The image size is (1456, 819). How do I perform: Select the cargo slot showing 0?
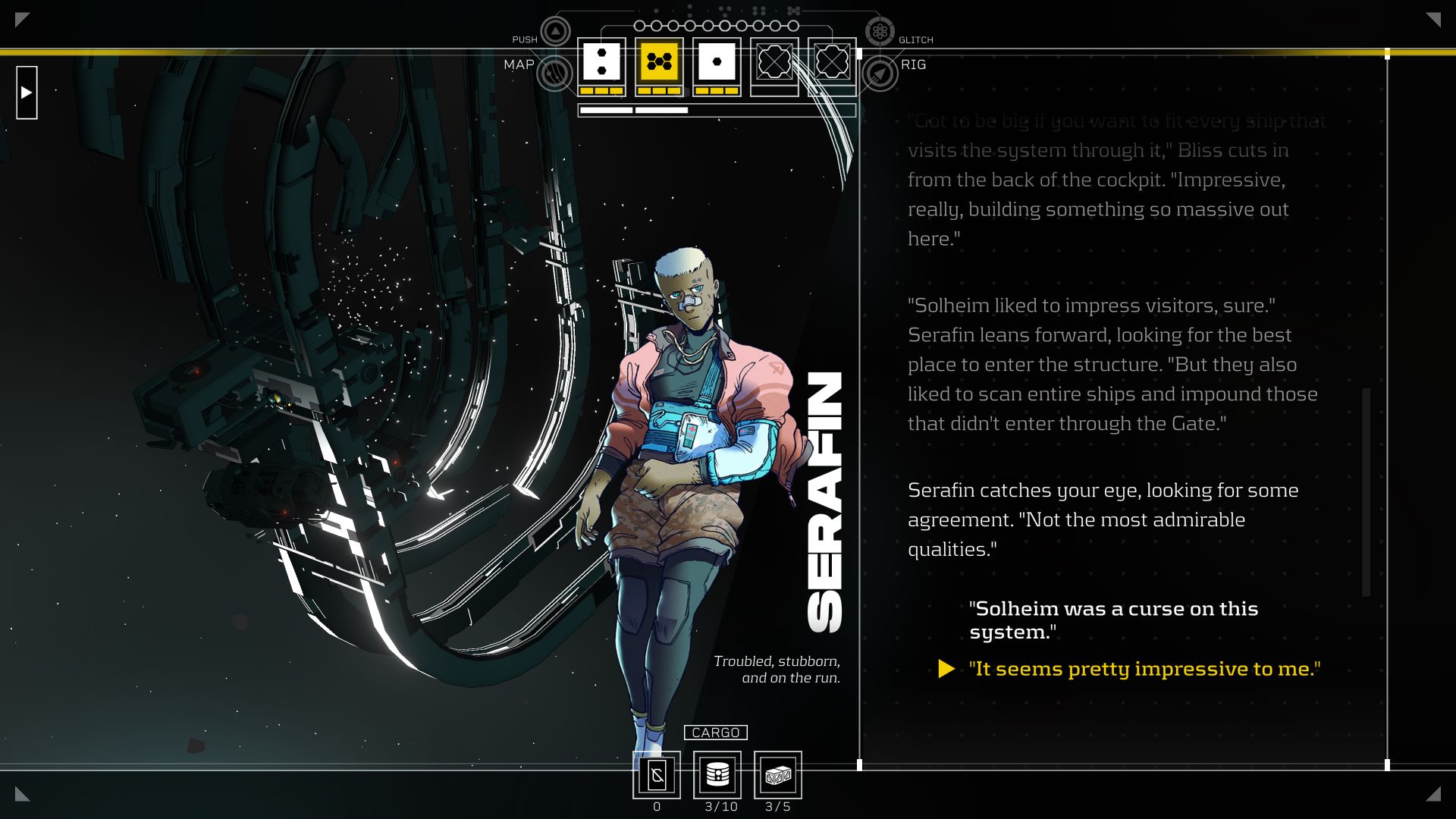(x=657, y=774)
